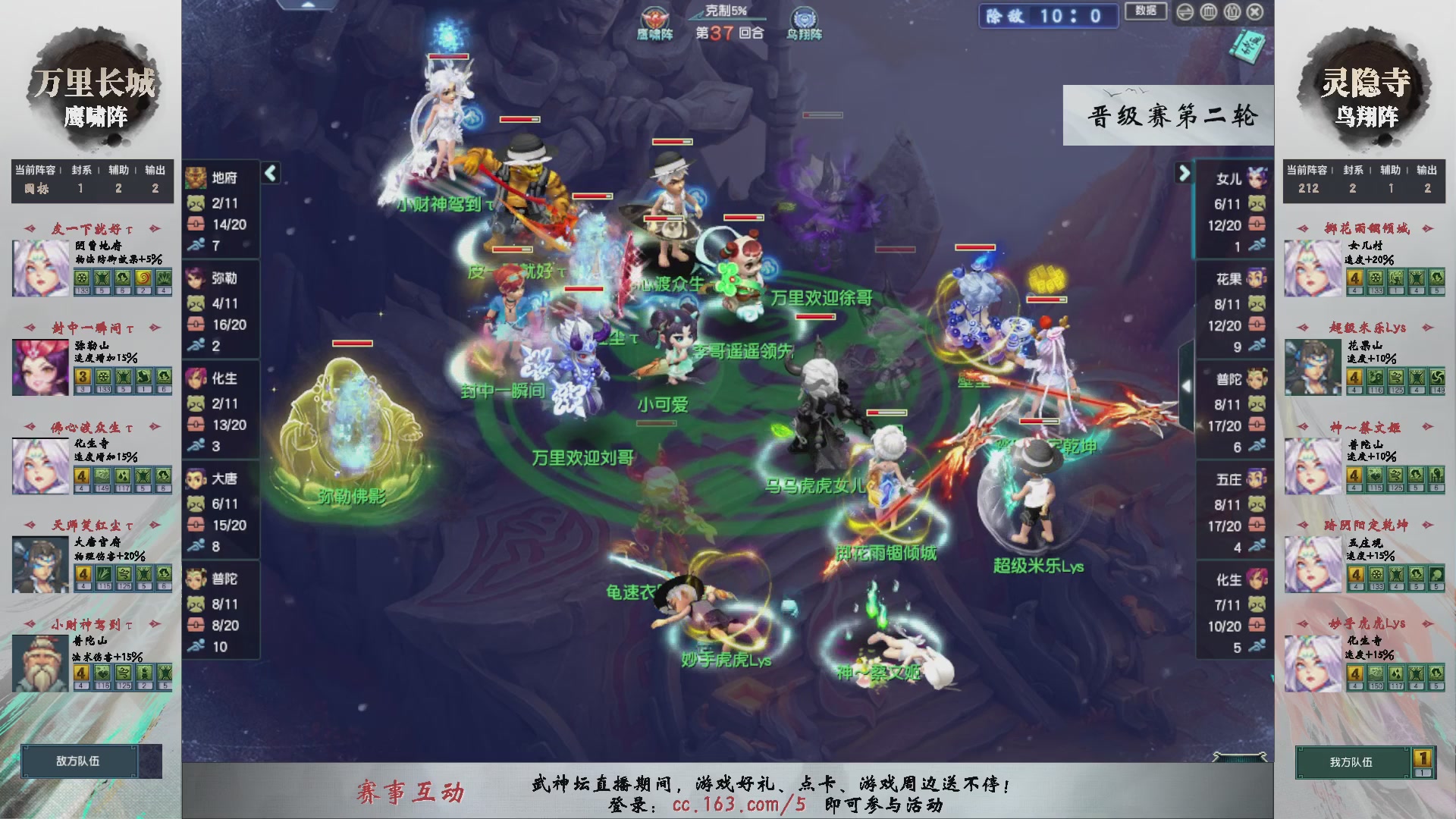Screen dimensions: 1456x819
Task: Open the camera switch icon near 数据 button
Action: pos(1185,12)
